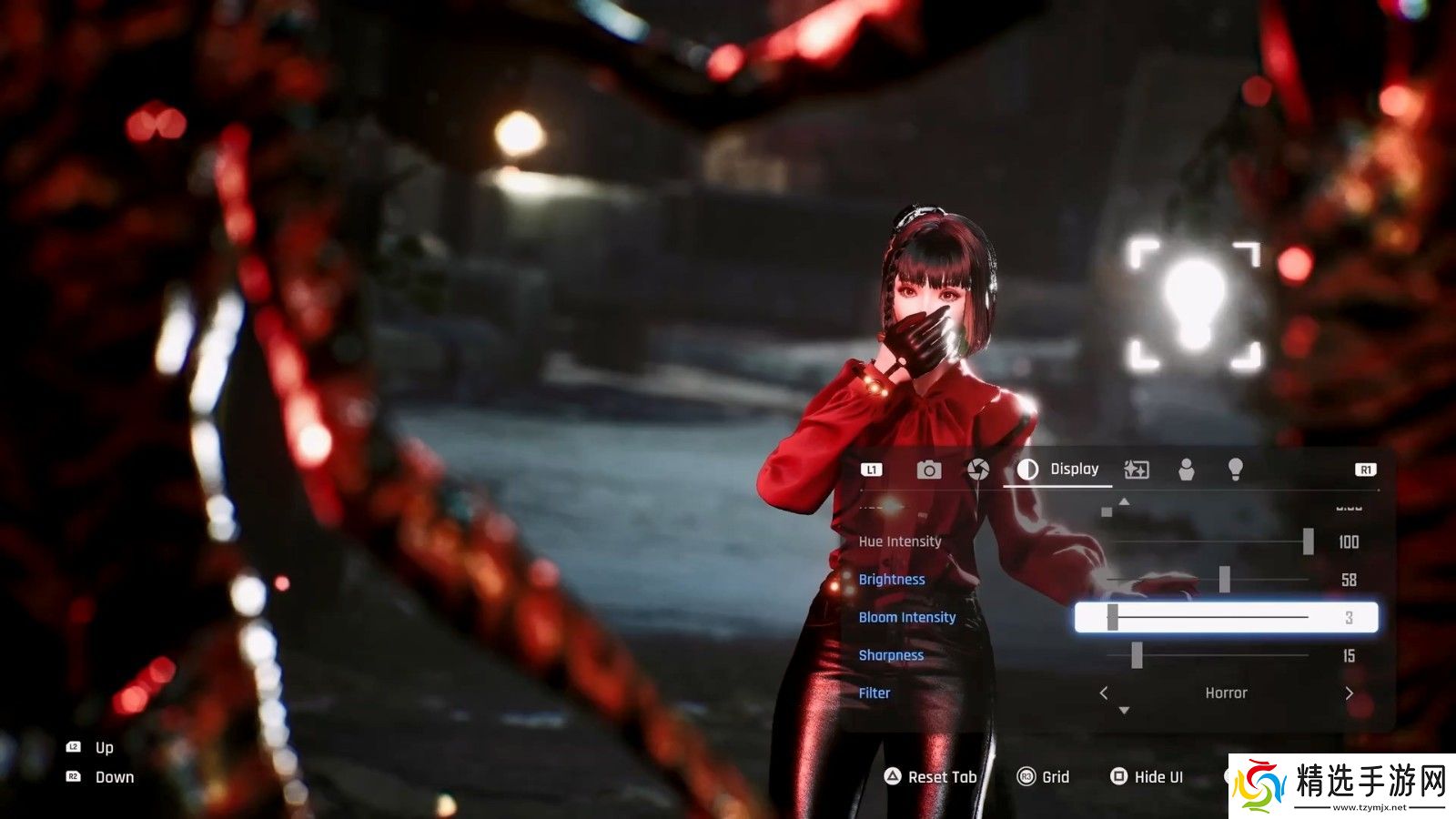Open the camera tab
1456x819 pixels.
928,470
